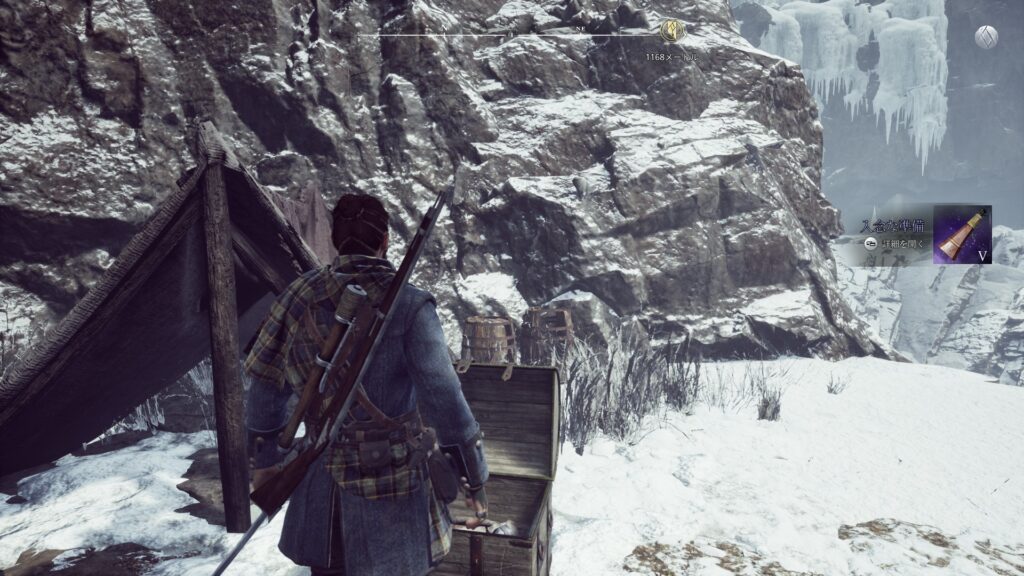The height and width of the screenshot is (576, 1024).
Task: Open the purple level V item thumbnail
Action: click(962, 234)
